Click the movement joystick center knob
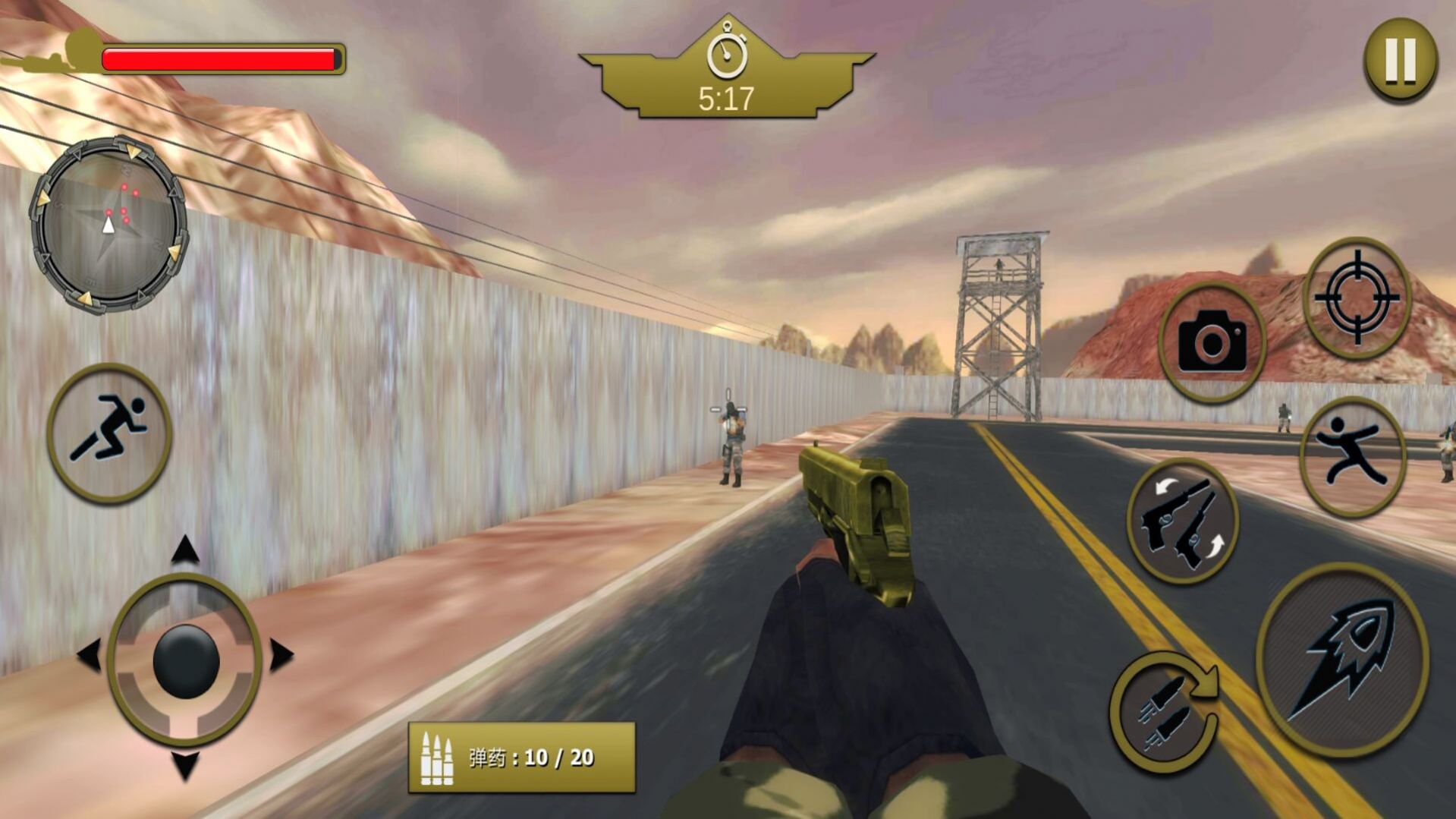 point(185,660)
